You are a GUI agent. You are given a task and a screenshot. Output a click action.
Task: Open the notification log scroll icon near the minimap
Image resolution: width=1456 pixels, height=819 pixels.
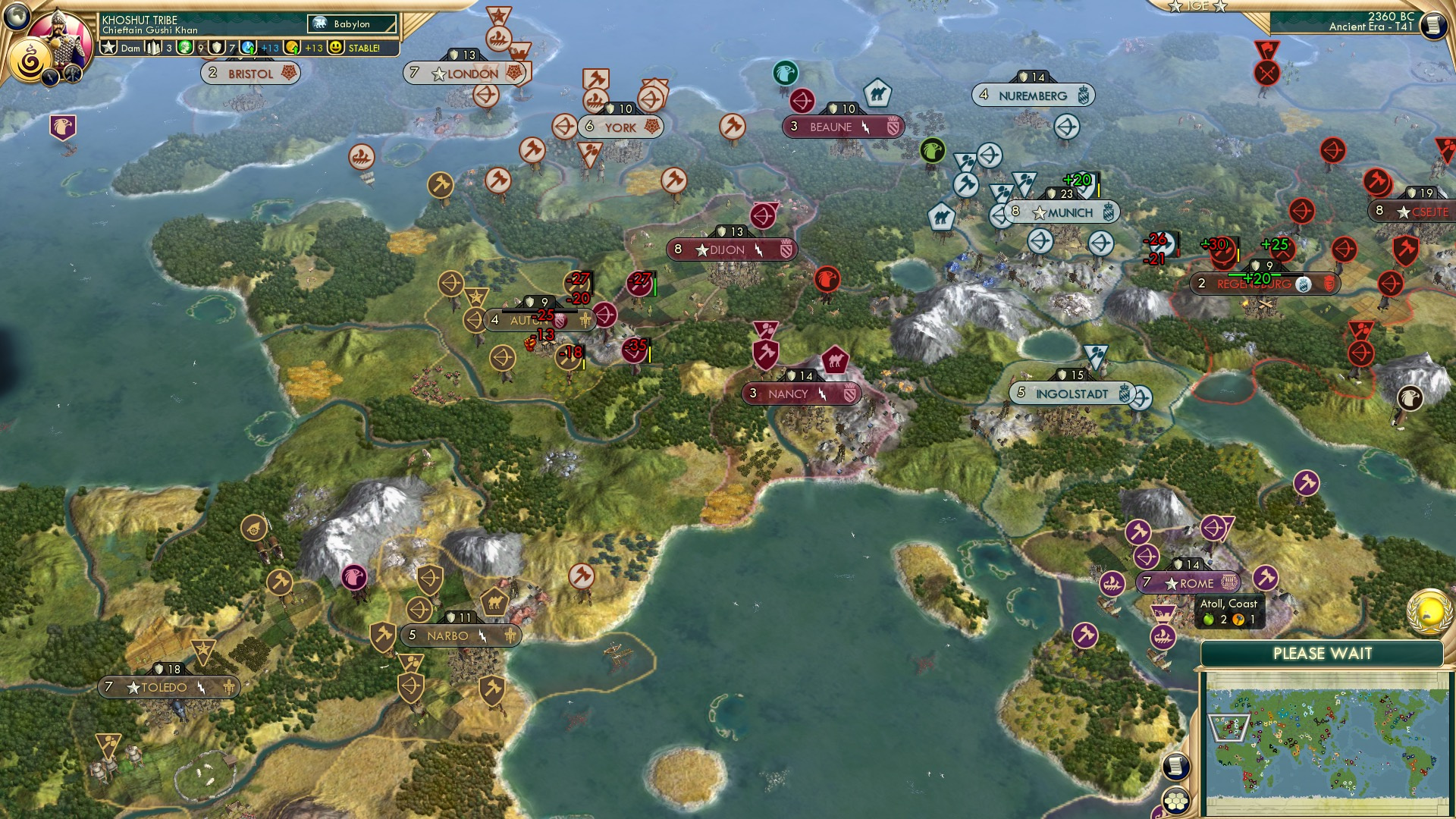tap(1176, 766)
